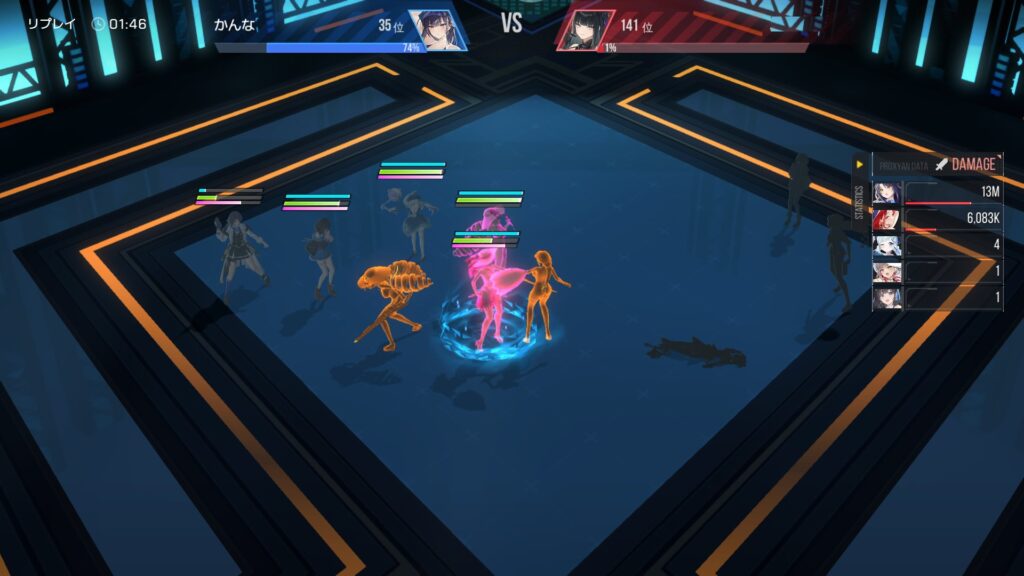The image size is (1024, 576).
Task: Select the 13M damage character row
Action: (937, 192)
